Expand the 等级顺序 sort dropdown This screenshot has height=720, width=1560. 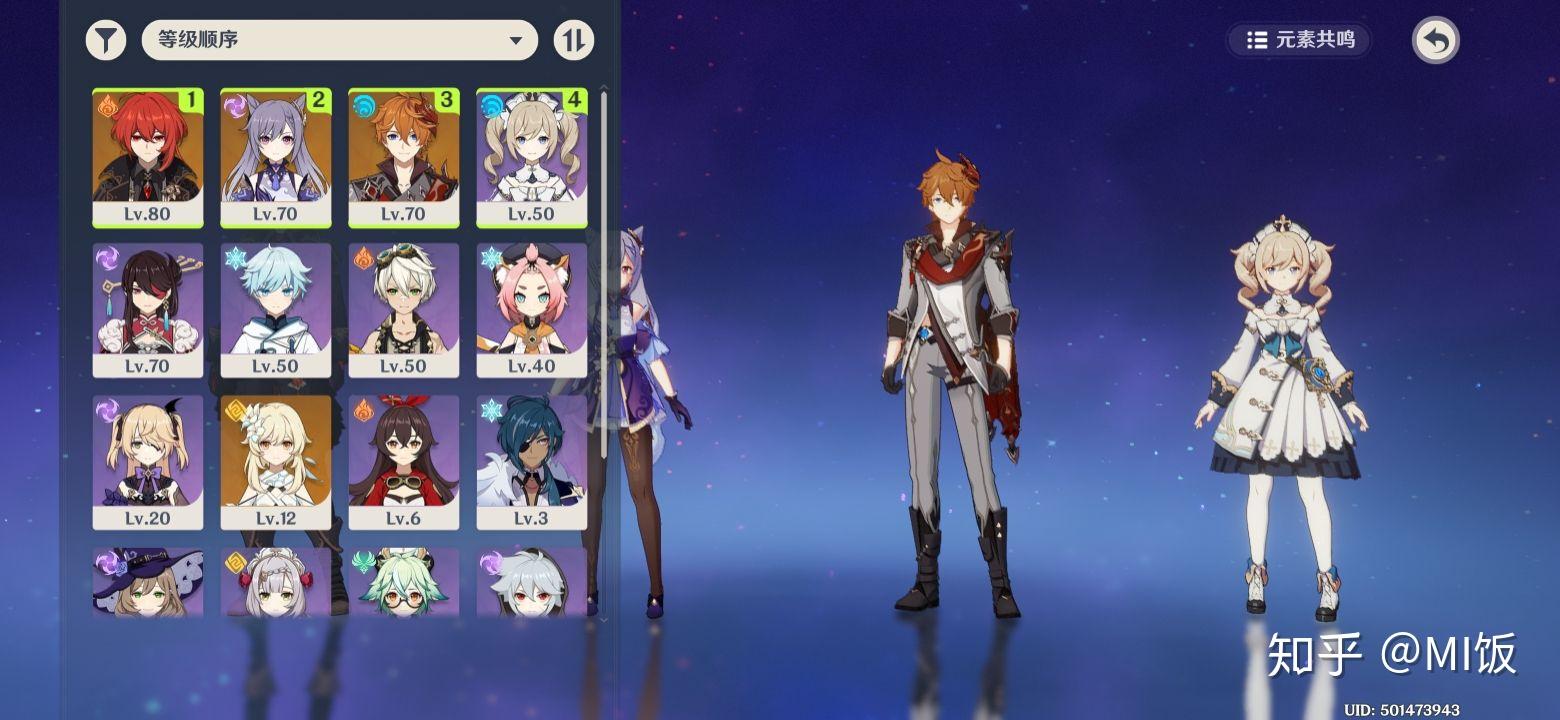340,41
